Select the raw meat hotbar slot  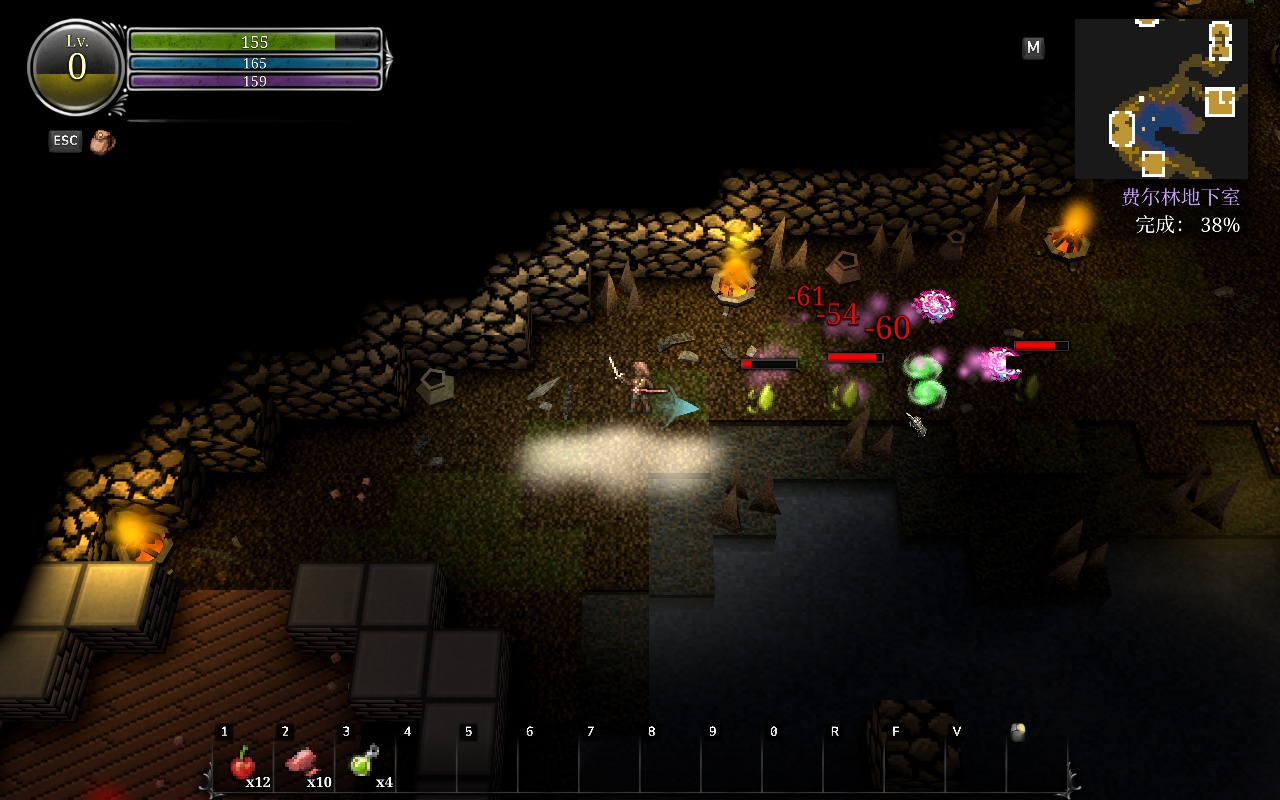(x=303, y=765)
